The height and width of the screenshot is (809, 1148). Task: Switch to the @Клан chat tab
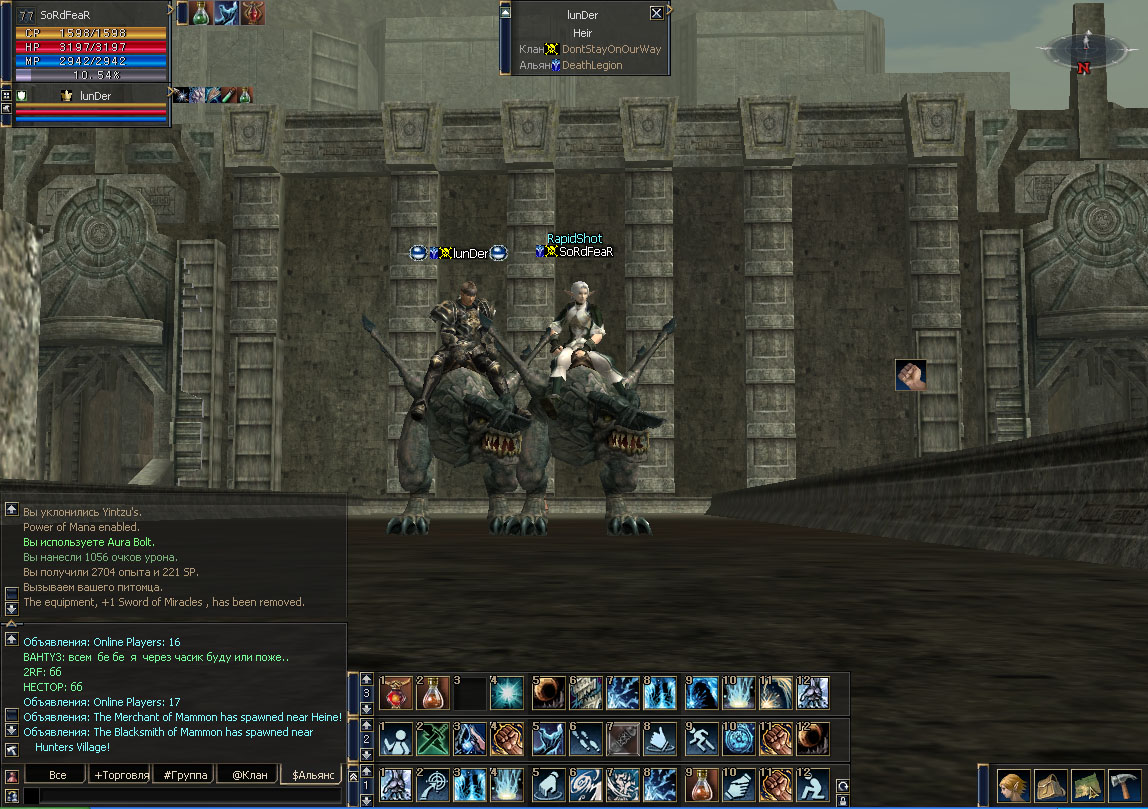pos(247,775)
